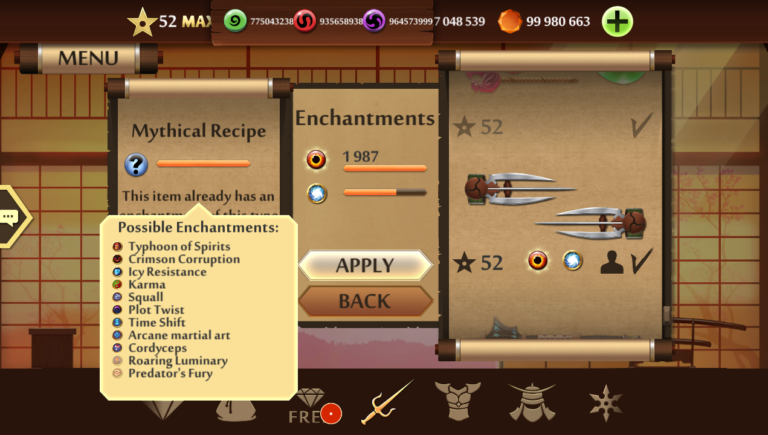
Task: Open the free gems offer
Action: point(312,407)
